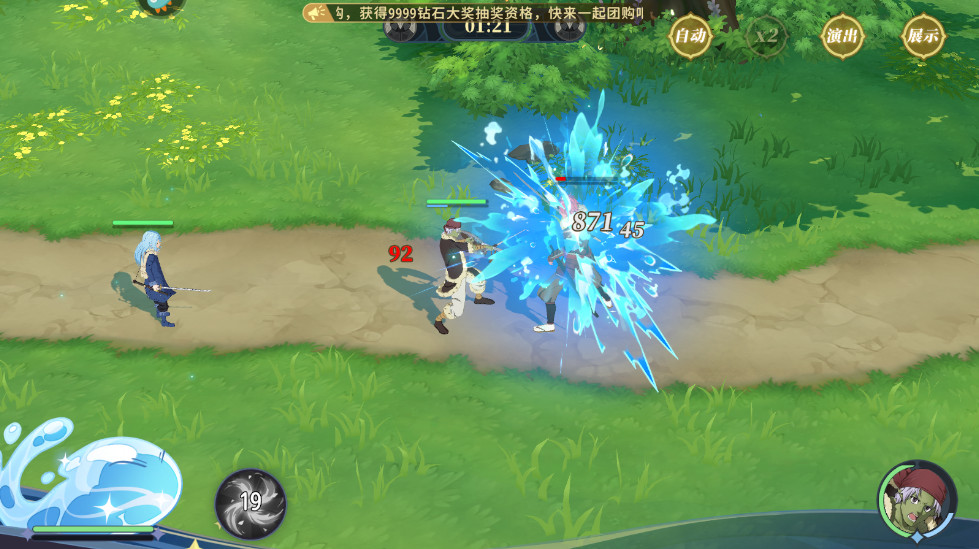The height and width of the screenshot is (549, 979).
Task: Toggle the 自动 auto-battle button
Action: (x=690, y=37)
